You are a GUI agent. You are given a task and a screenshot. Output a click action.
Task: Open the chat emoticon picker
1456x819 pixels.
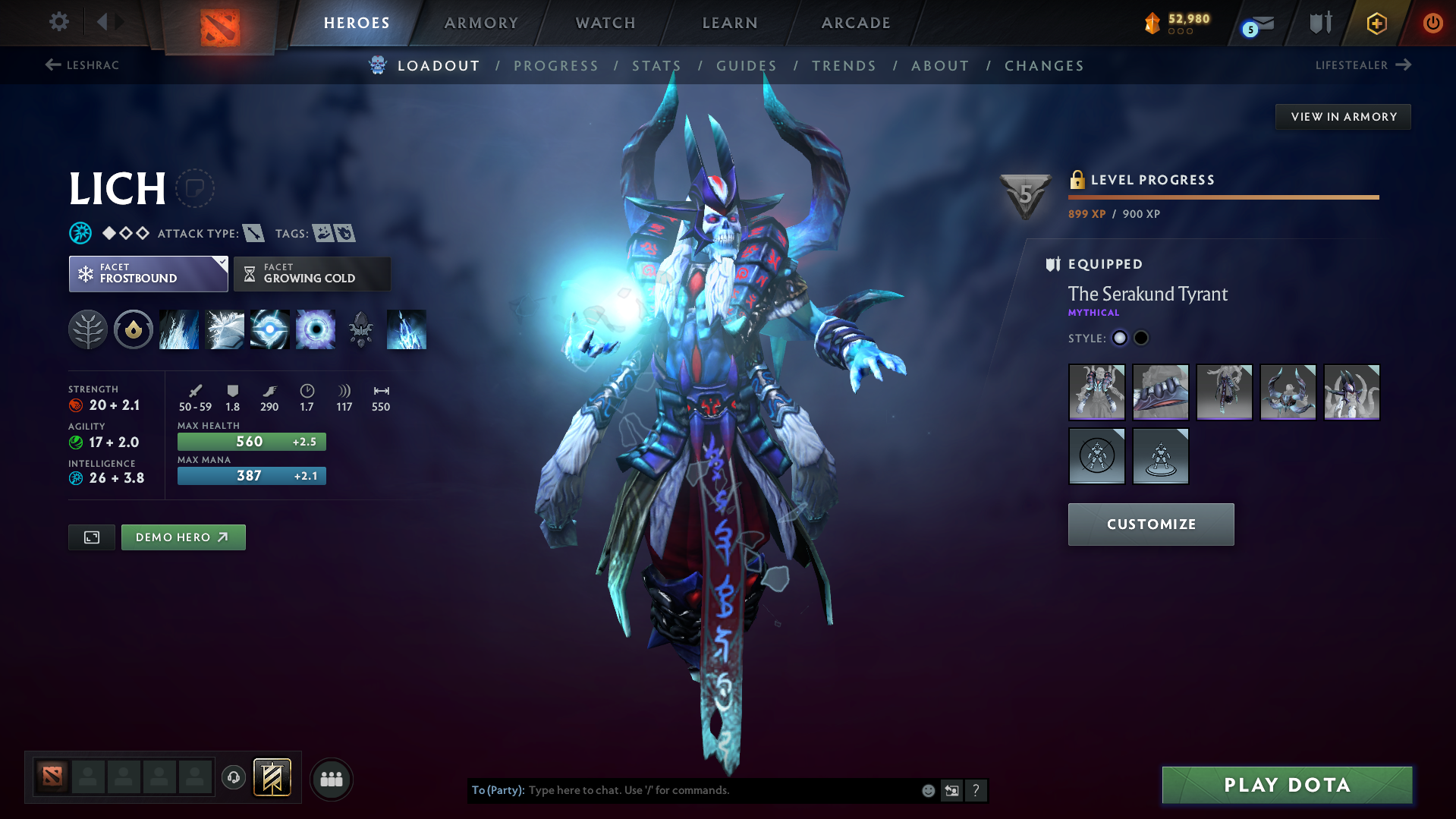point(927,790)
